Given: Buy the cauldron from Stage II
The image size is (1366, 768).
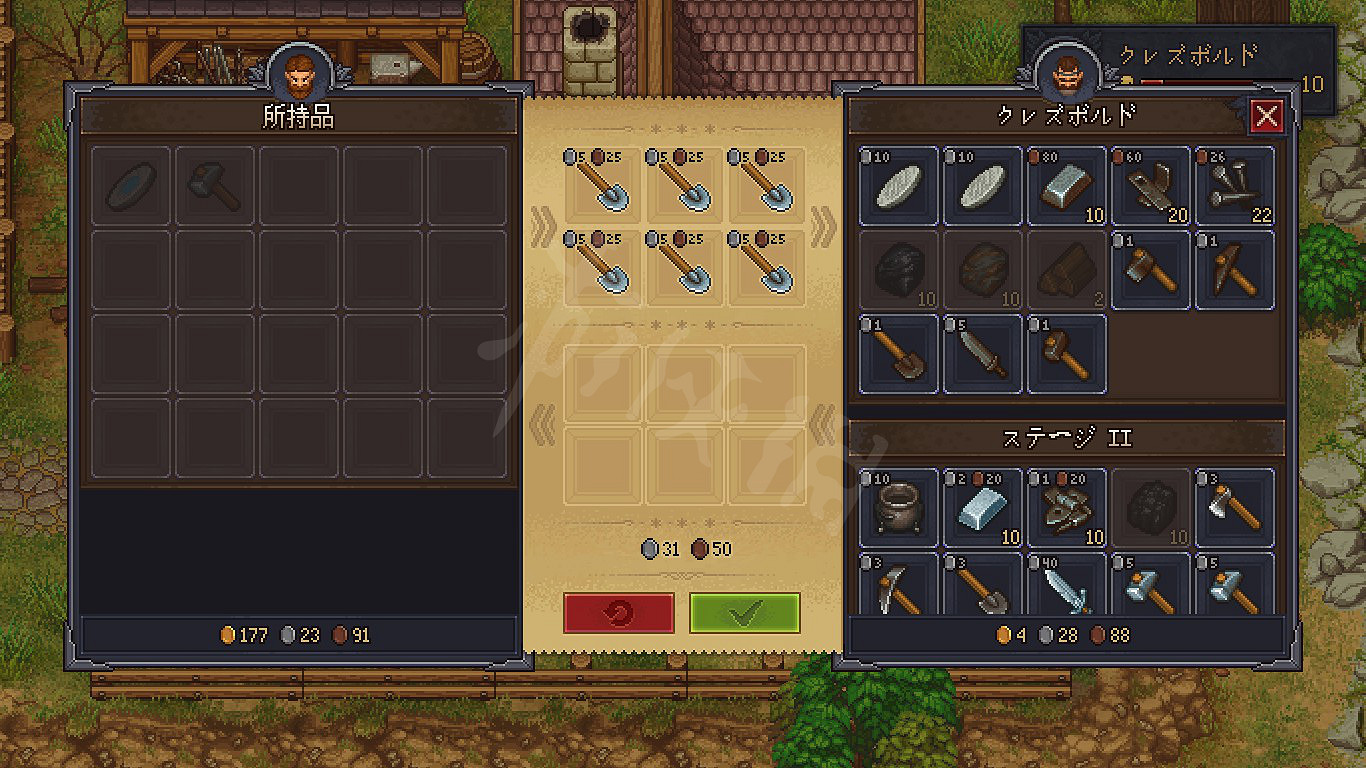Looking at the screenshot, I should 899,509.
